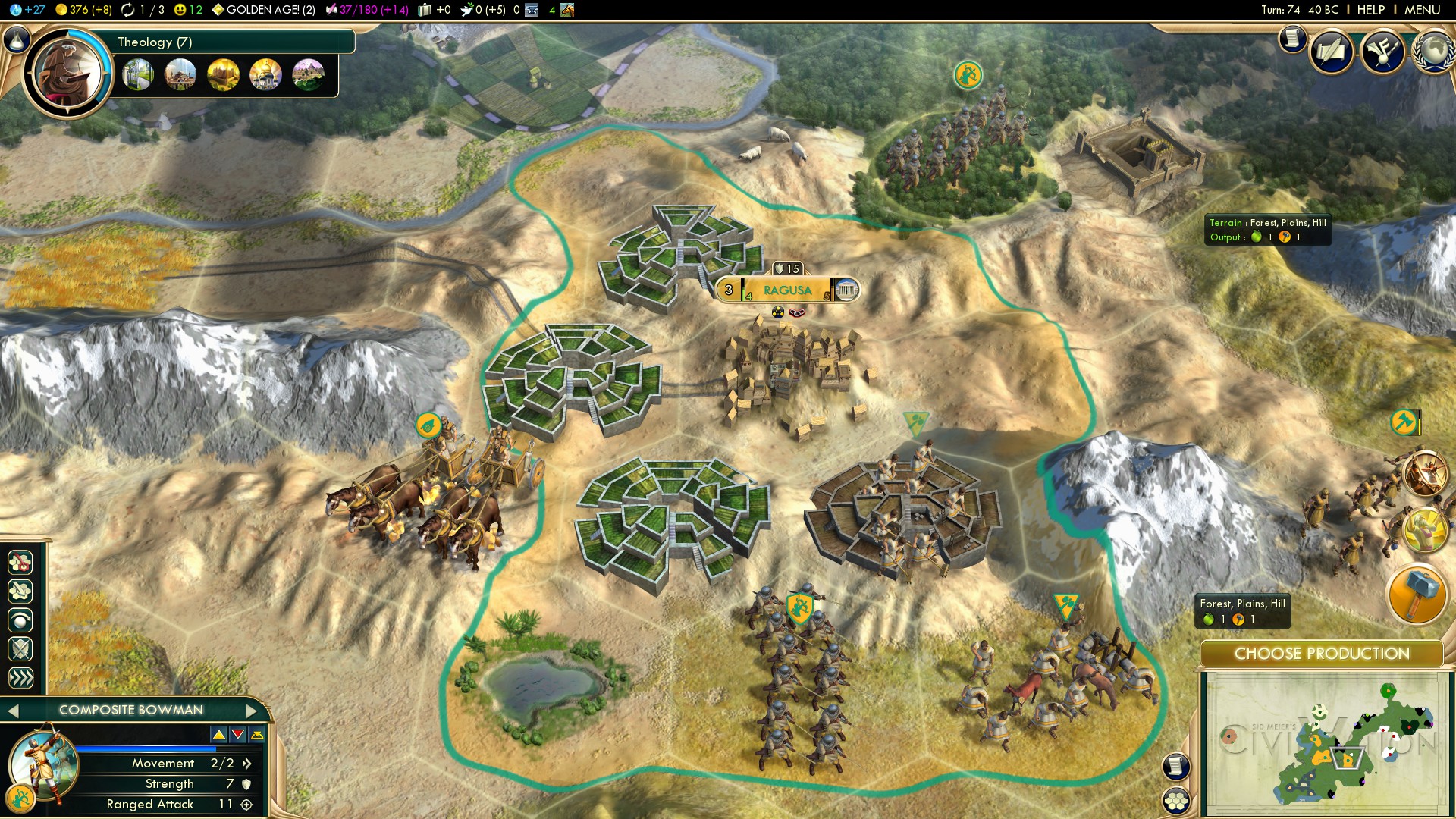This screenshot has height=819, width=1456.
Task: Select next unit with right arrow
Action: click(x=252, y=711)
